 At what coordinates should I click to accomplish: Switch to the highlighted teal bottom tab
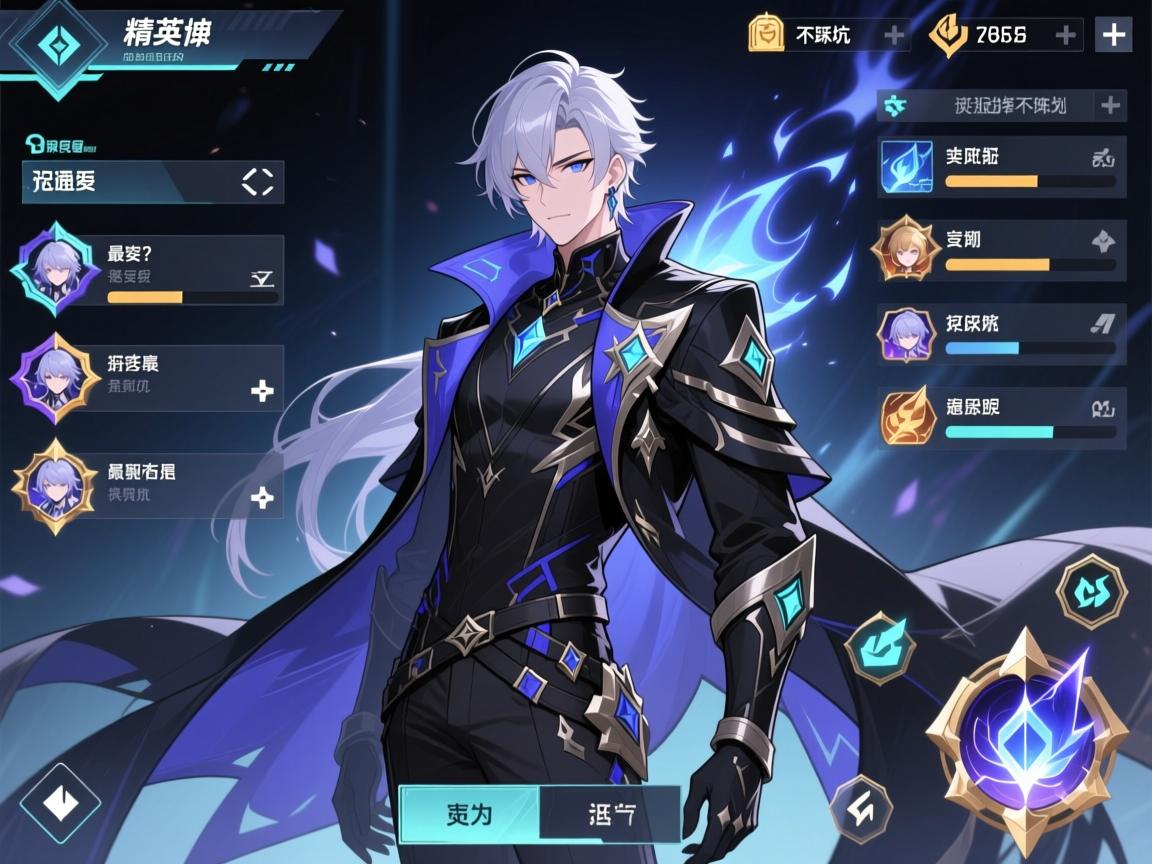click(x=469, y=813)
